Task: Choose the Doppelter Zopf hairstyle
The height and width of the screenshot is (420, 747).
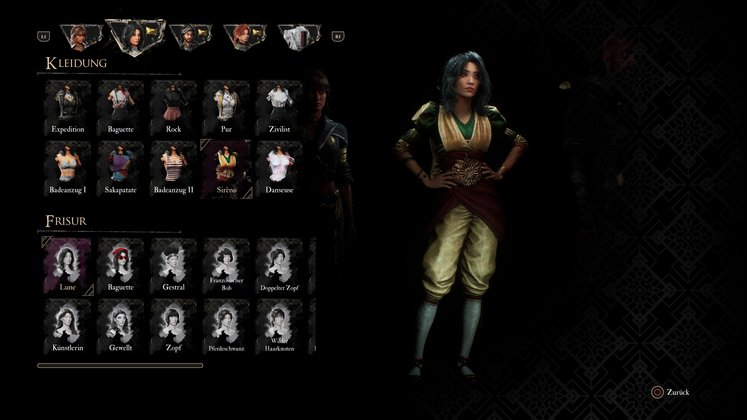Action: 279,267
